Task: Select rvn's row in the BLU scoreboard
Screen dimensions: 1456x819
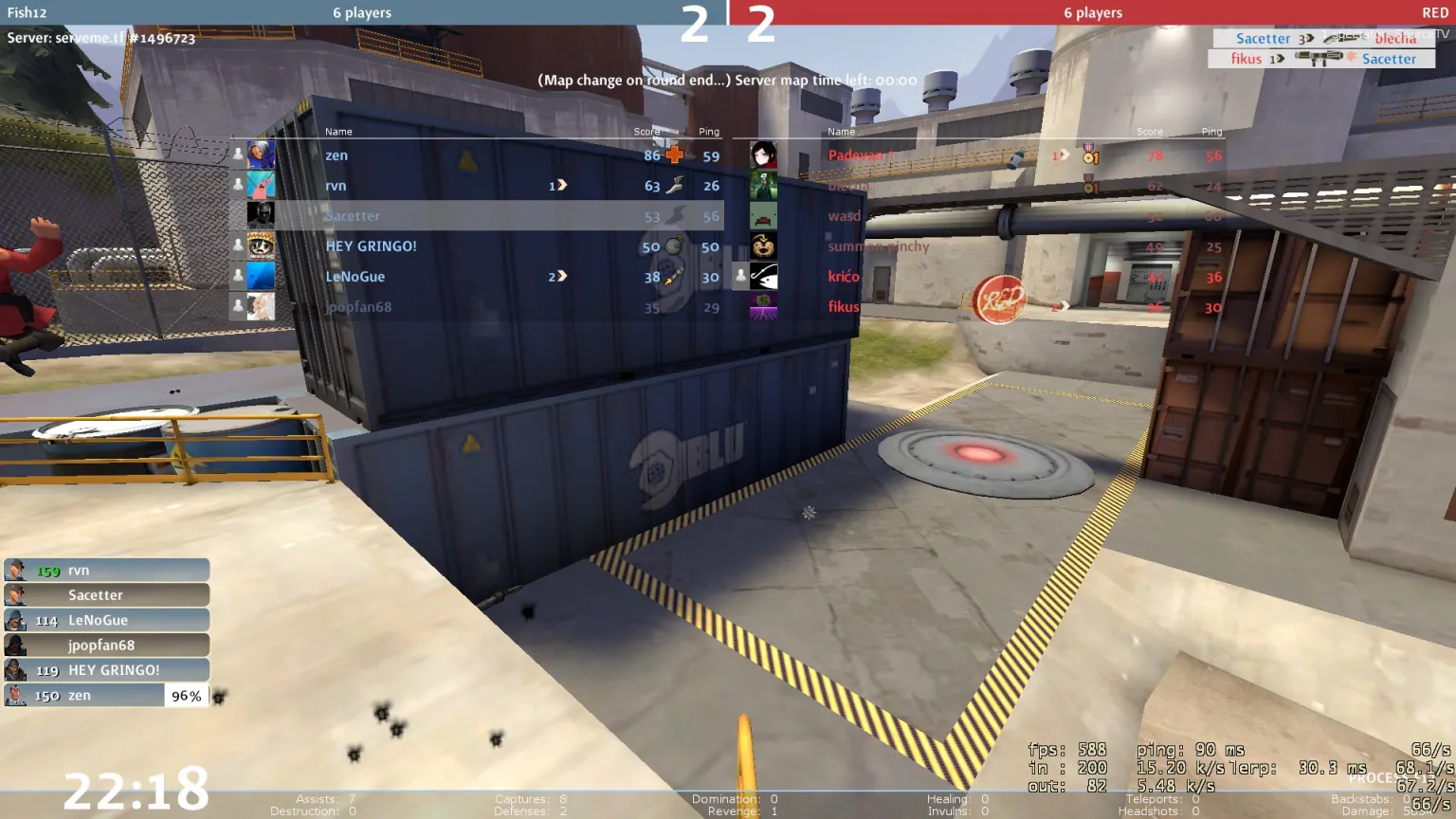Action: 474,186
